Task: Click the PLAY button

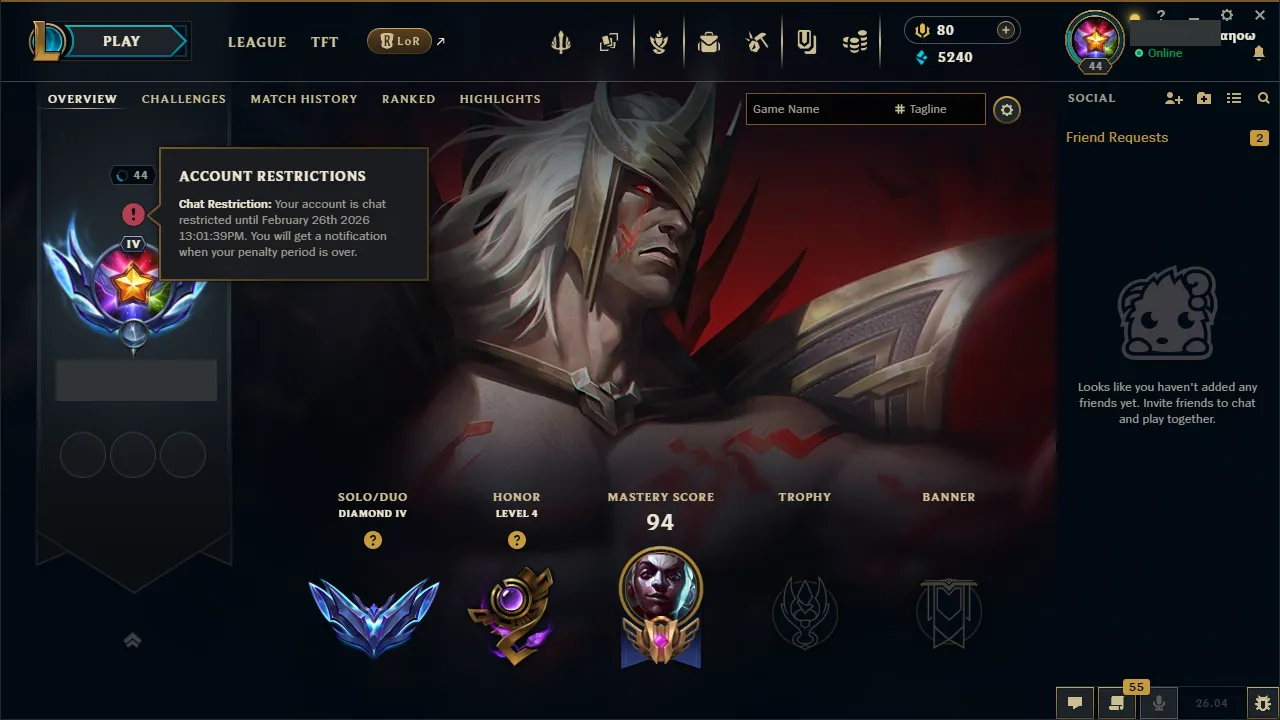Action: [121, 41]
